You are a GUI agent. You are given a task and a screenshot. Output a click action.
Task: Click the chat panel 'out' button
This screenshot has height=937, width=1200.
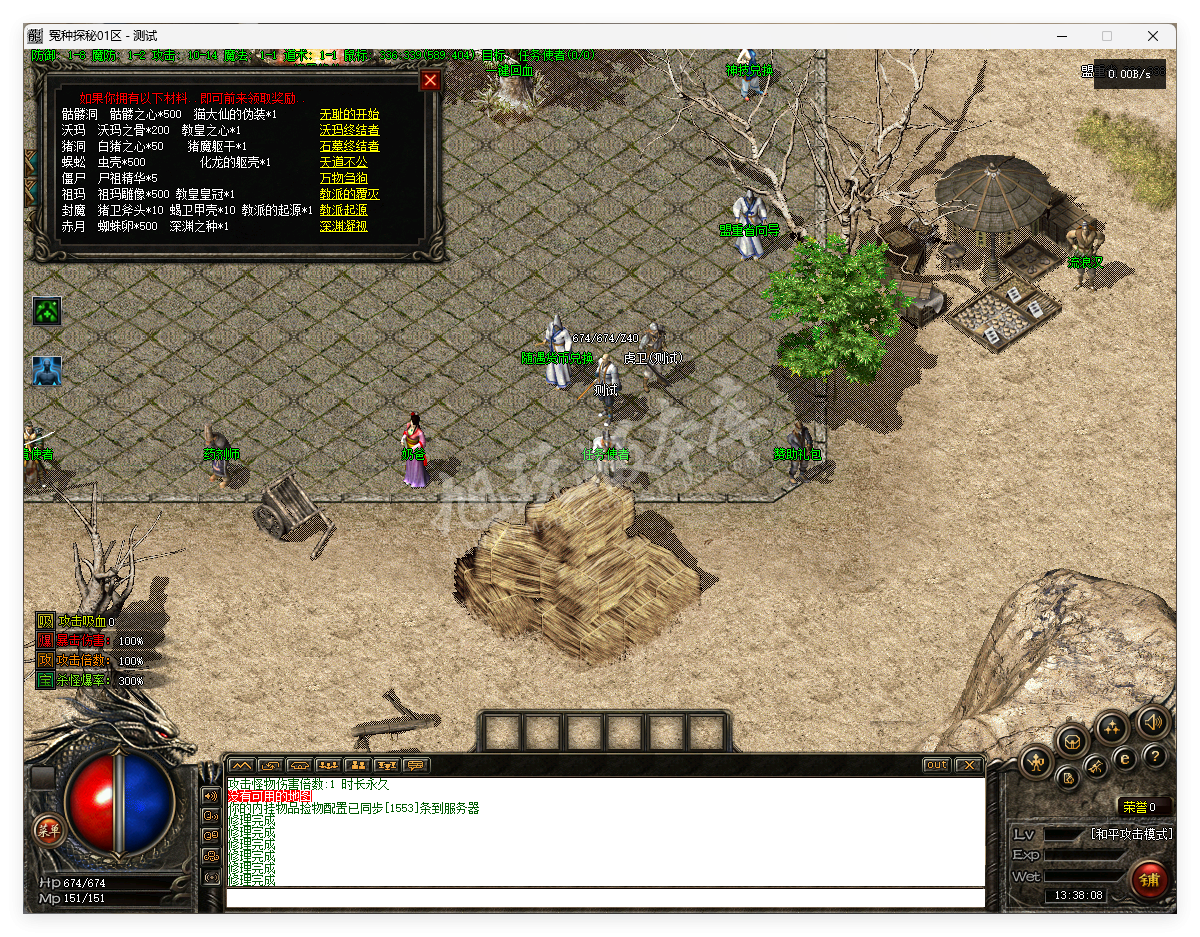936,765
